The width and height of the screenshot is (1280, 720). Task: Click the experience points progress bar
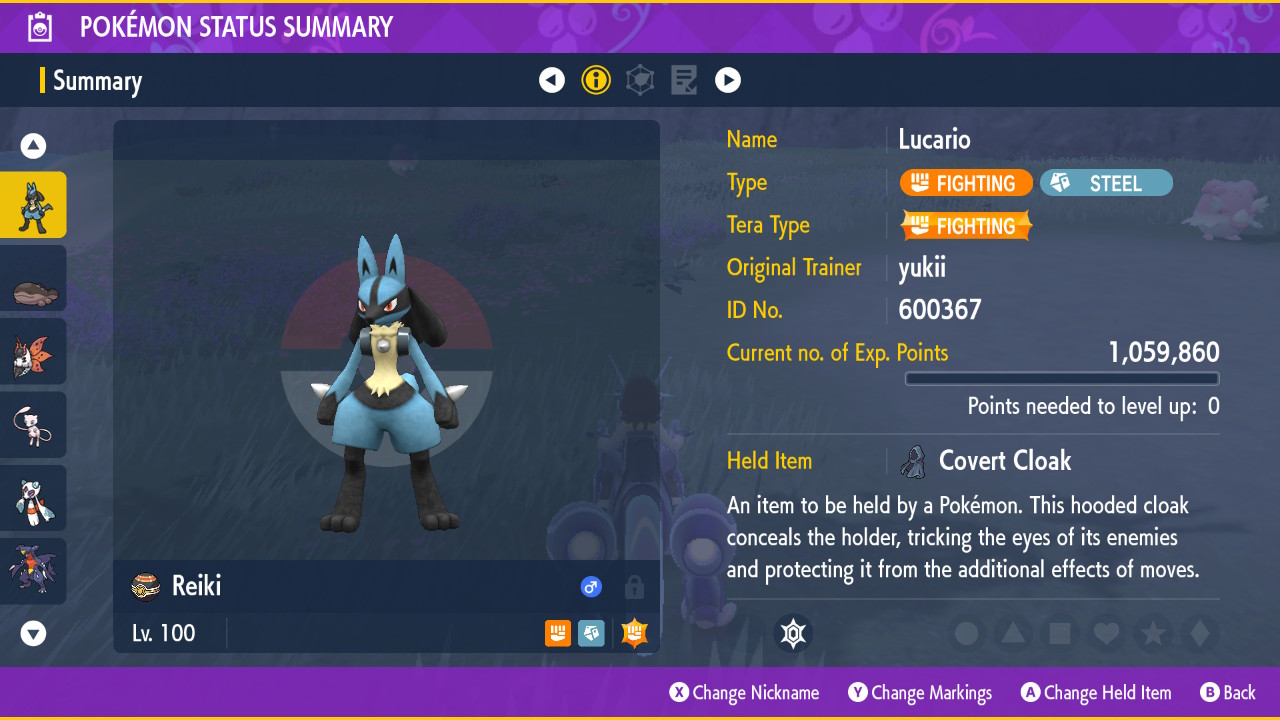(x=1062, y=378)
